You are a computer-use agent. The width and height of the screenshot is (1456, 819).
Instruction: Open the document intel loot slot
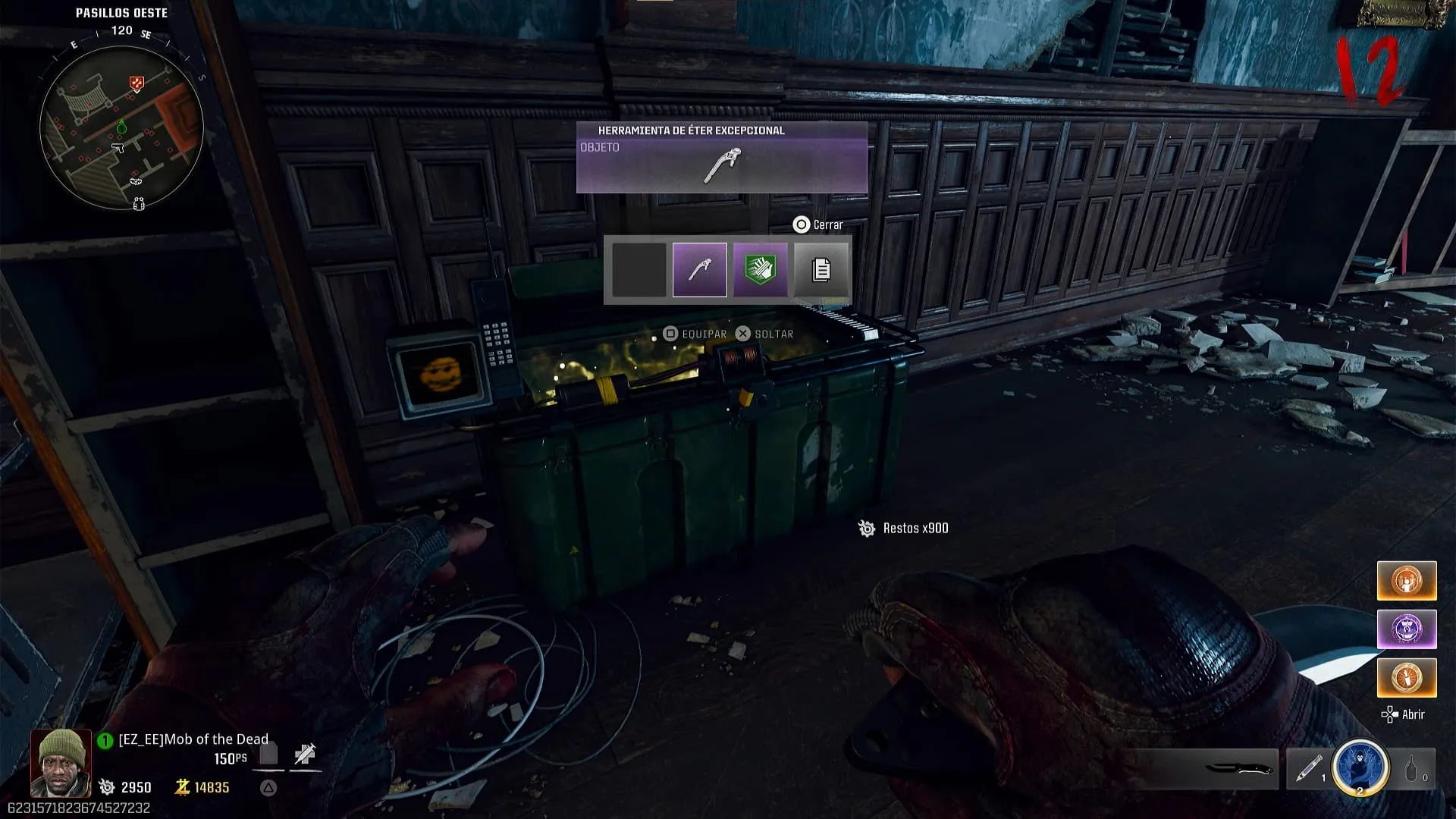pos(821,270)
